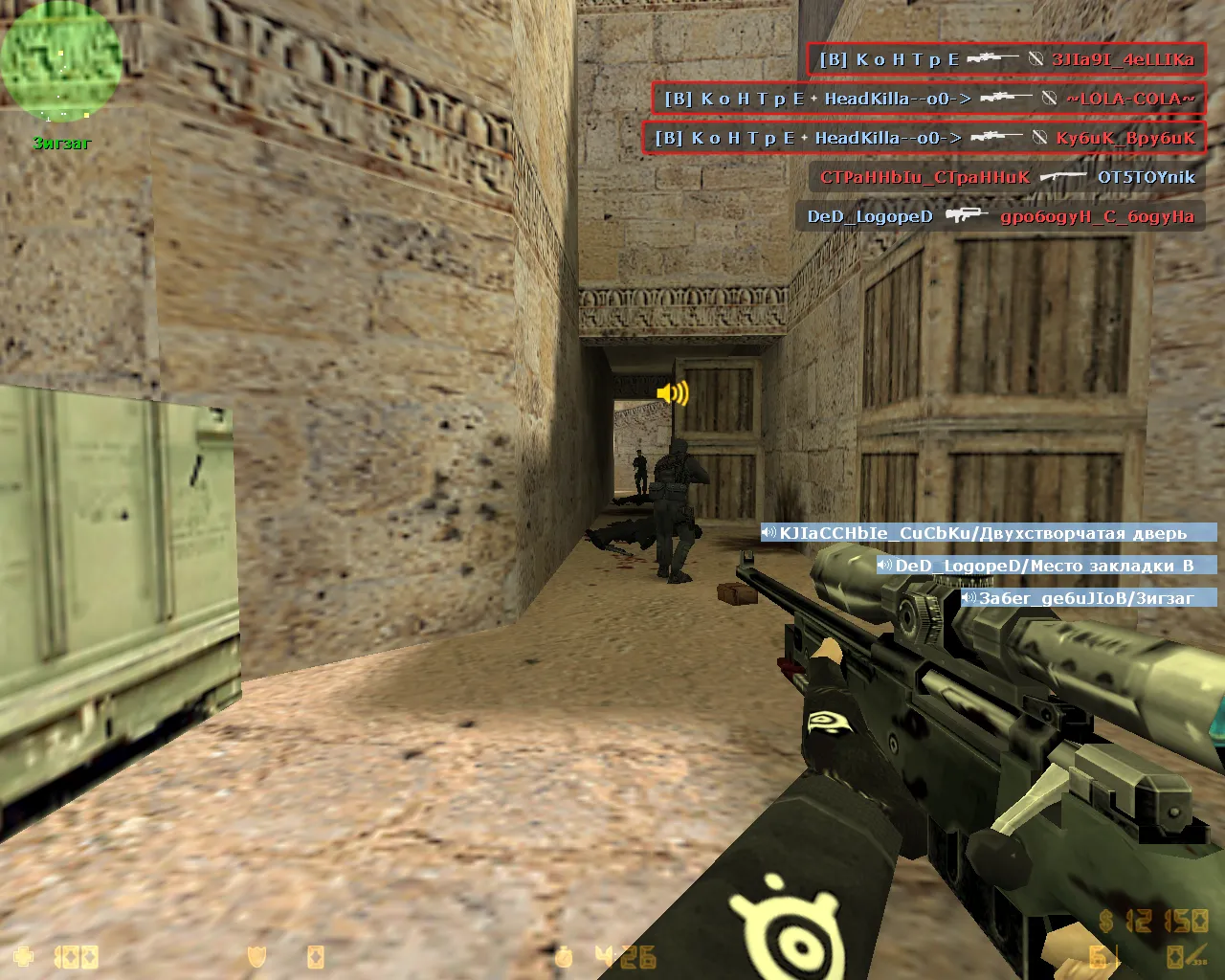Select the KJIaCCHbIe_CuCbKu voice chat entry

(989, 533)
